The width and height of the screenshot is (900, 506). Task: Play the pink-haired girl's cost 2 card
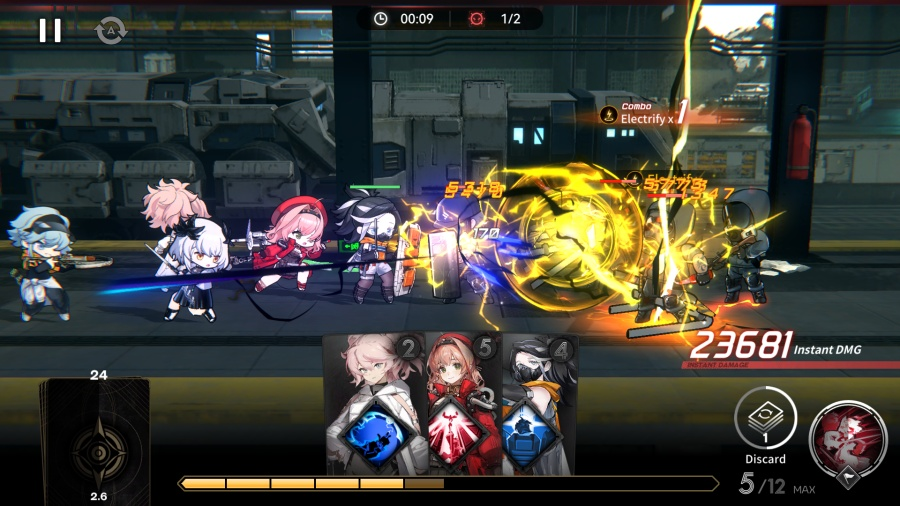click(375, 405)
